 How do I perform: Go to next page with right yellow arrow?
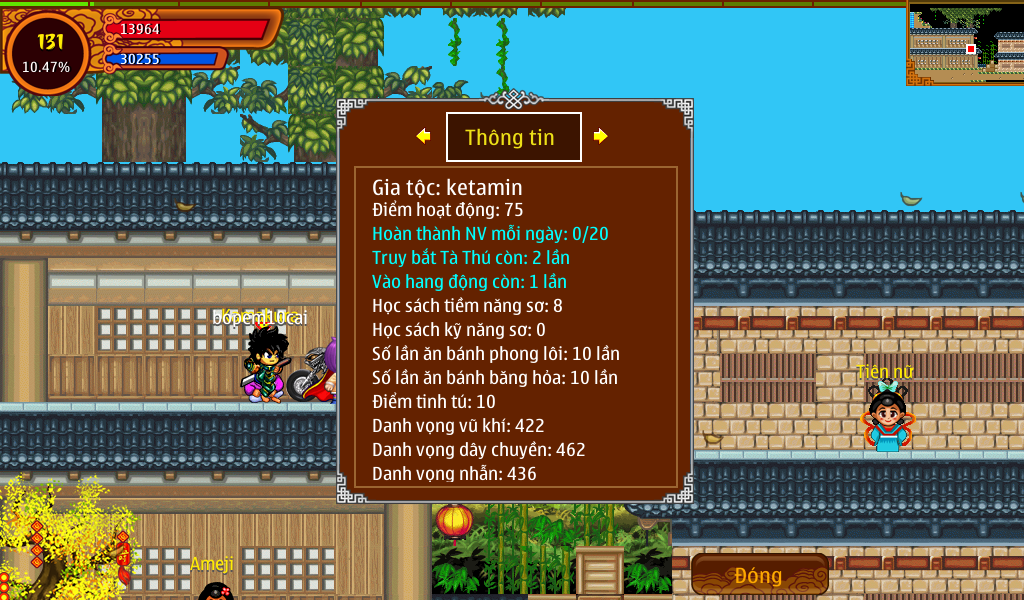click(600, 136)
